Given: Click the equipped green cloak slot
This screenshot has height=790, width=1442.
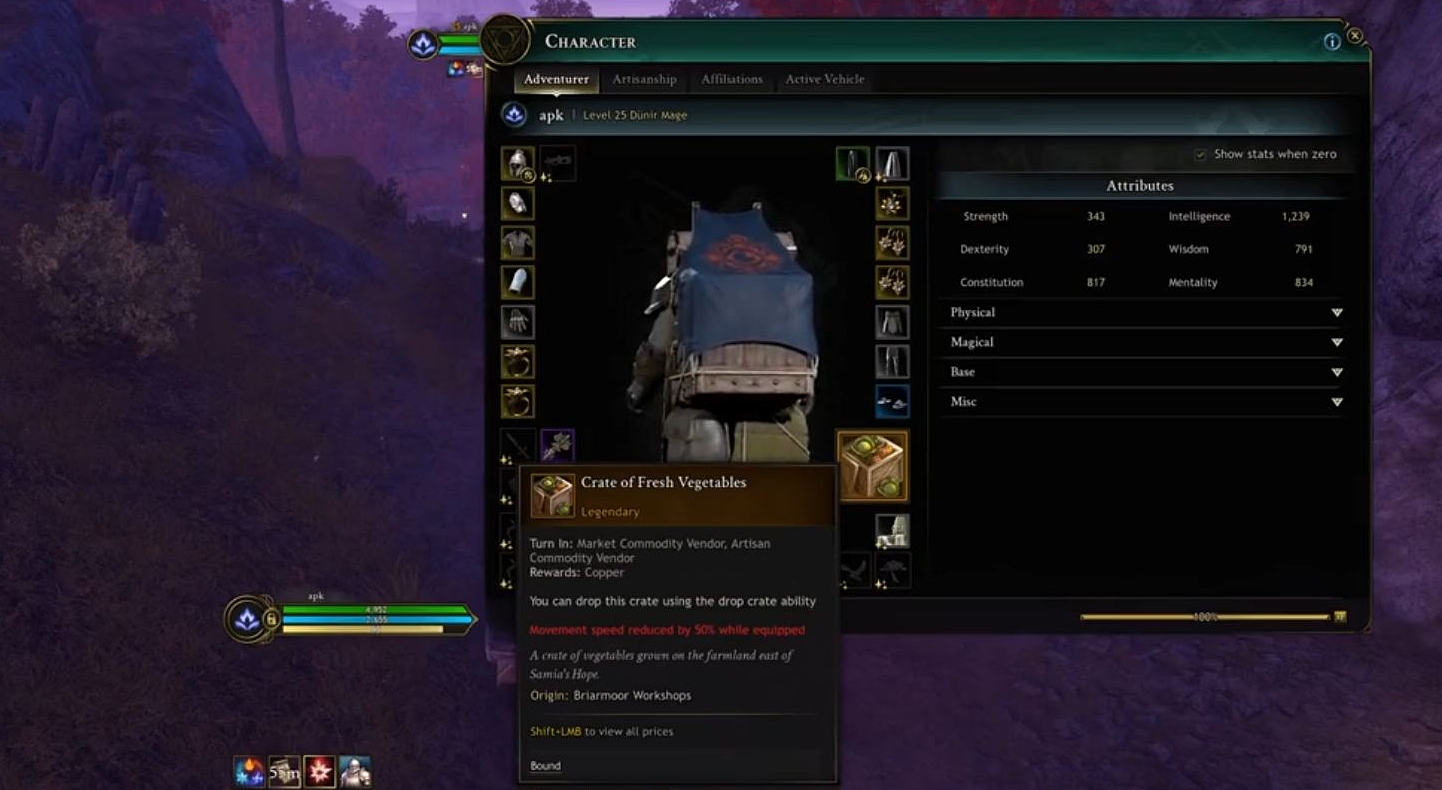Looking at the screenshot, I should pyautogui.click(x=851, y=161).
